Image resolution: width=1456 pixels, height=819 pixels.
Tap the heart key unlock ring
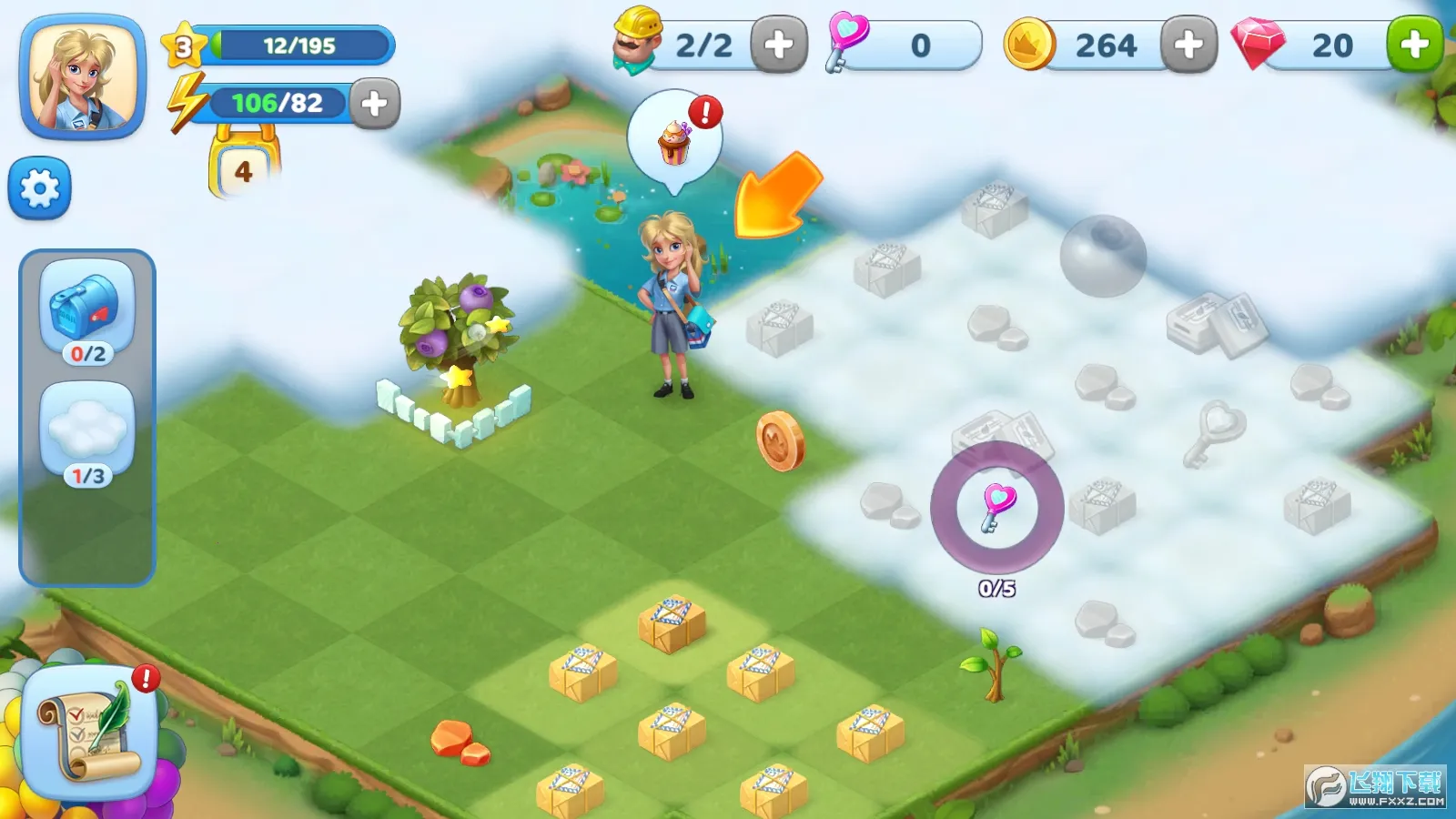(997, 507)
